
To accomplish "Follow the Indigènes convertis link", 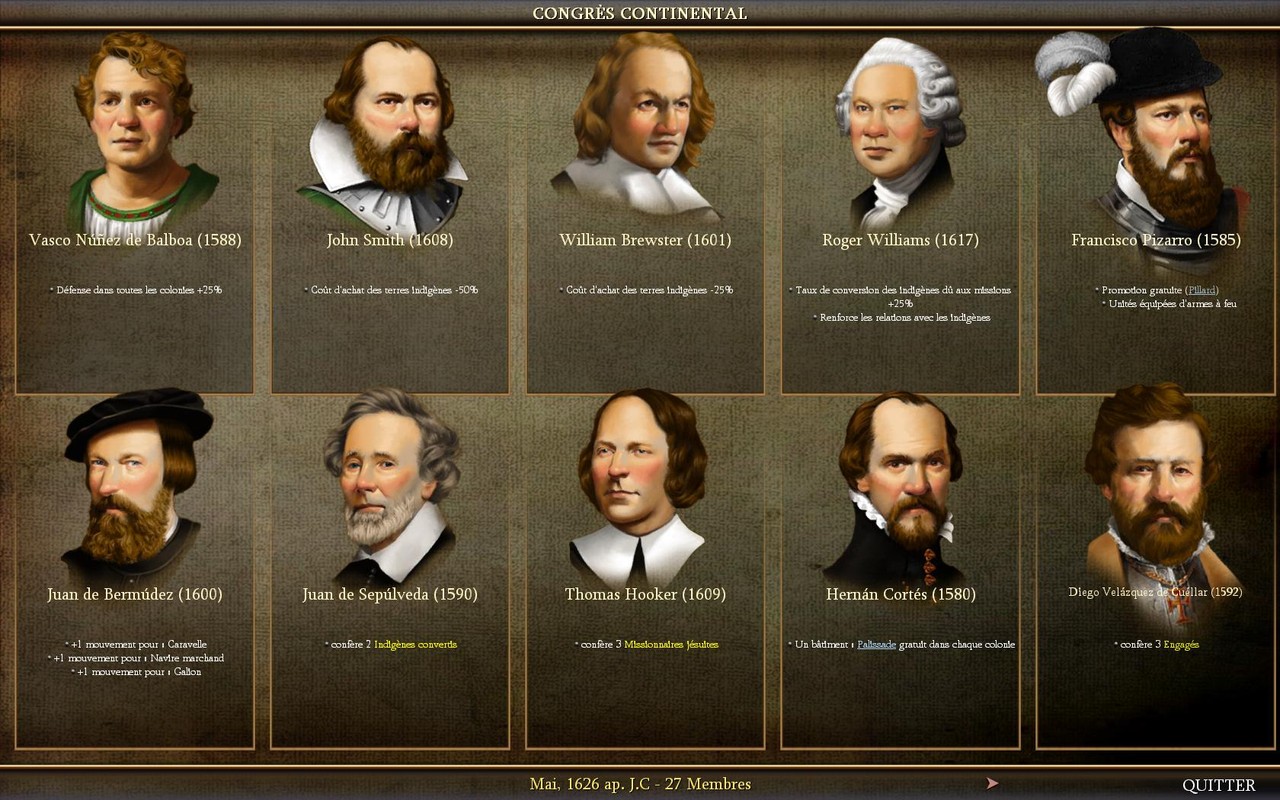I will [415, 645].
